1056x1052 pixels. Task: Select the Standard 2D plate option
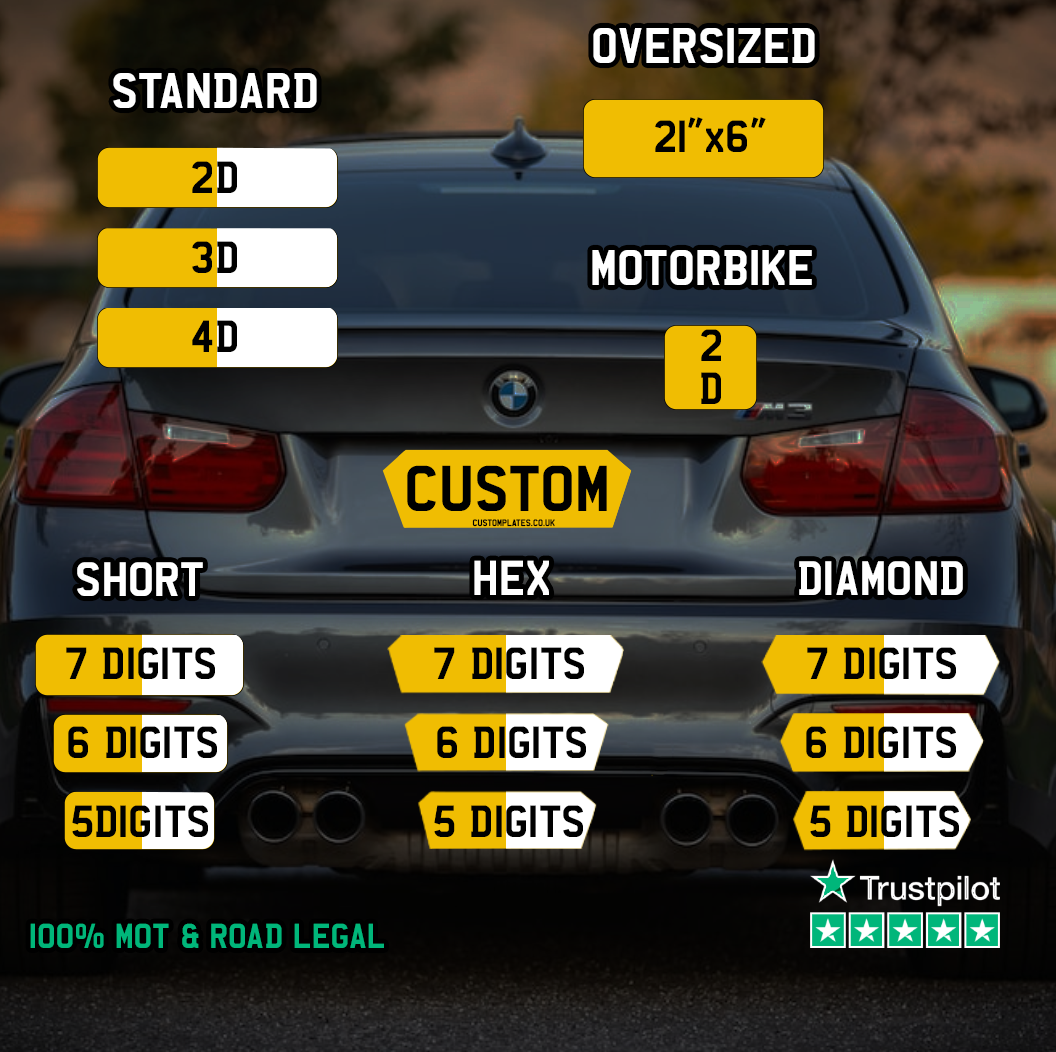(x=217, y=178)
